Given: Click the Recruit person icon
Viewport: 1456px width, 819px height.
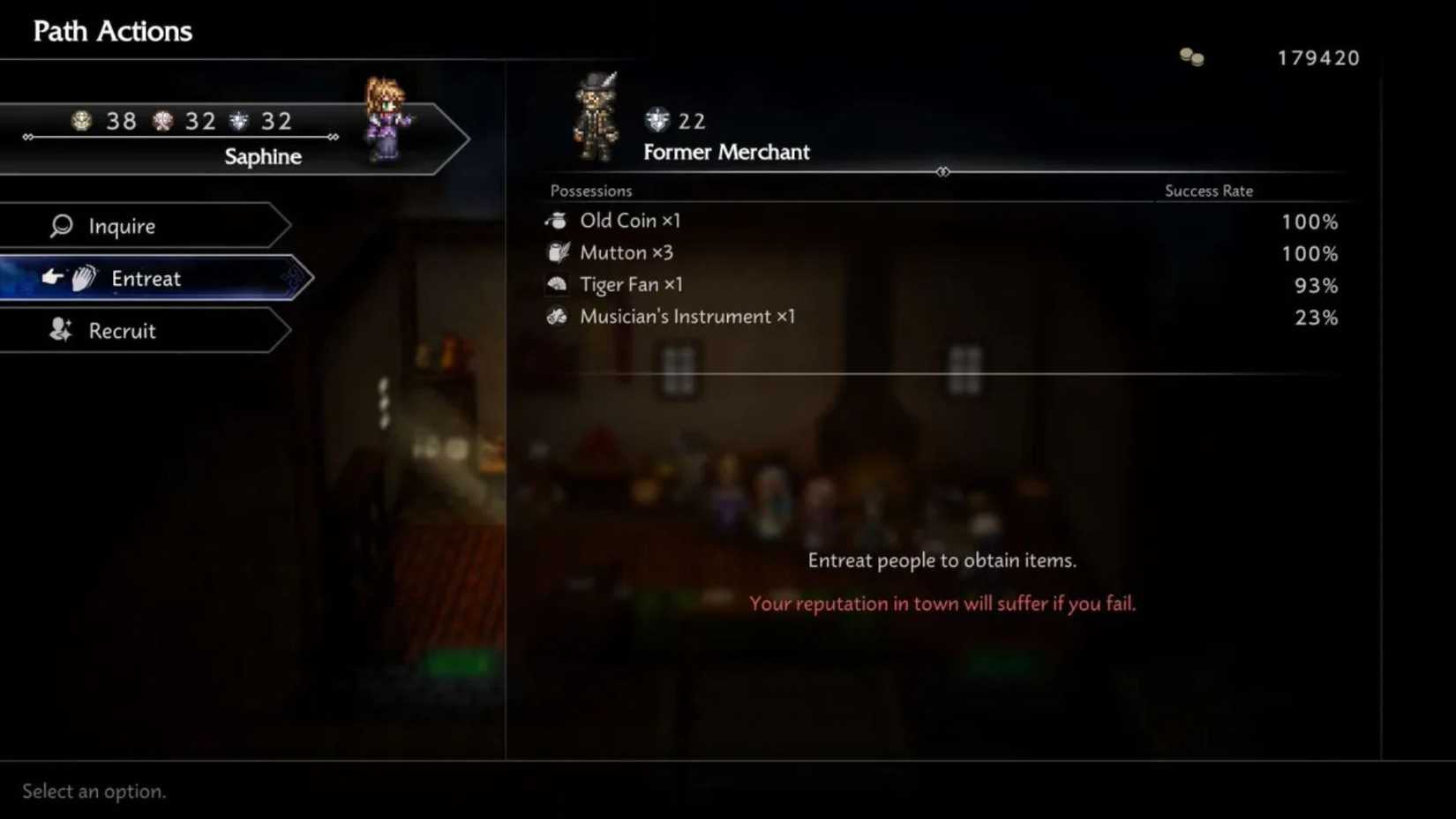Looking at the screenshot, I should pyautogui.click(x=58, y=330).
